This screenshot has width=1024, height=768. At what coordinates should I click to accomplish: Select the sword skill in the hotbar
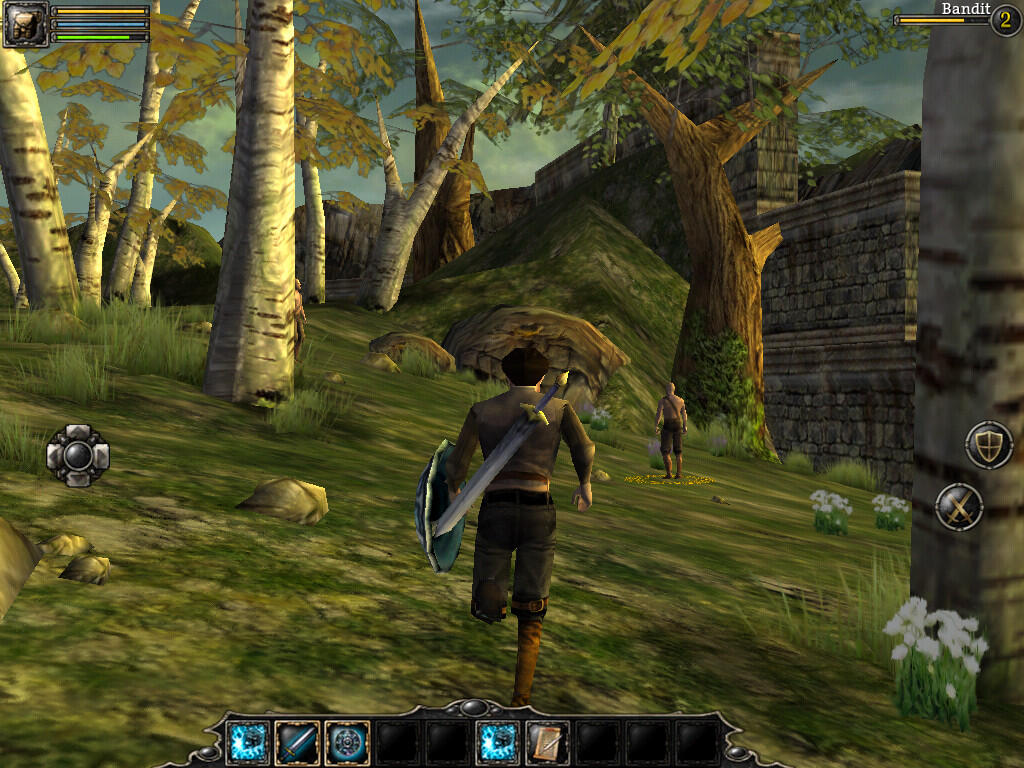point(297,743)
